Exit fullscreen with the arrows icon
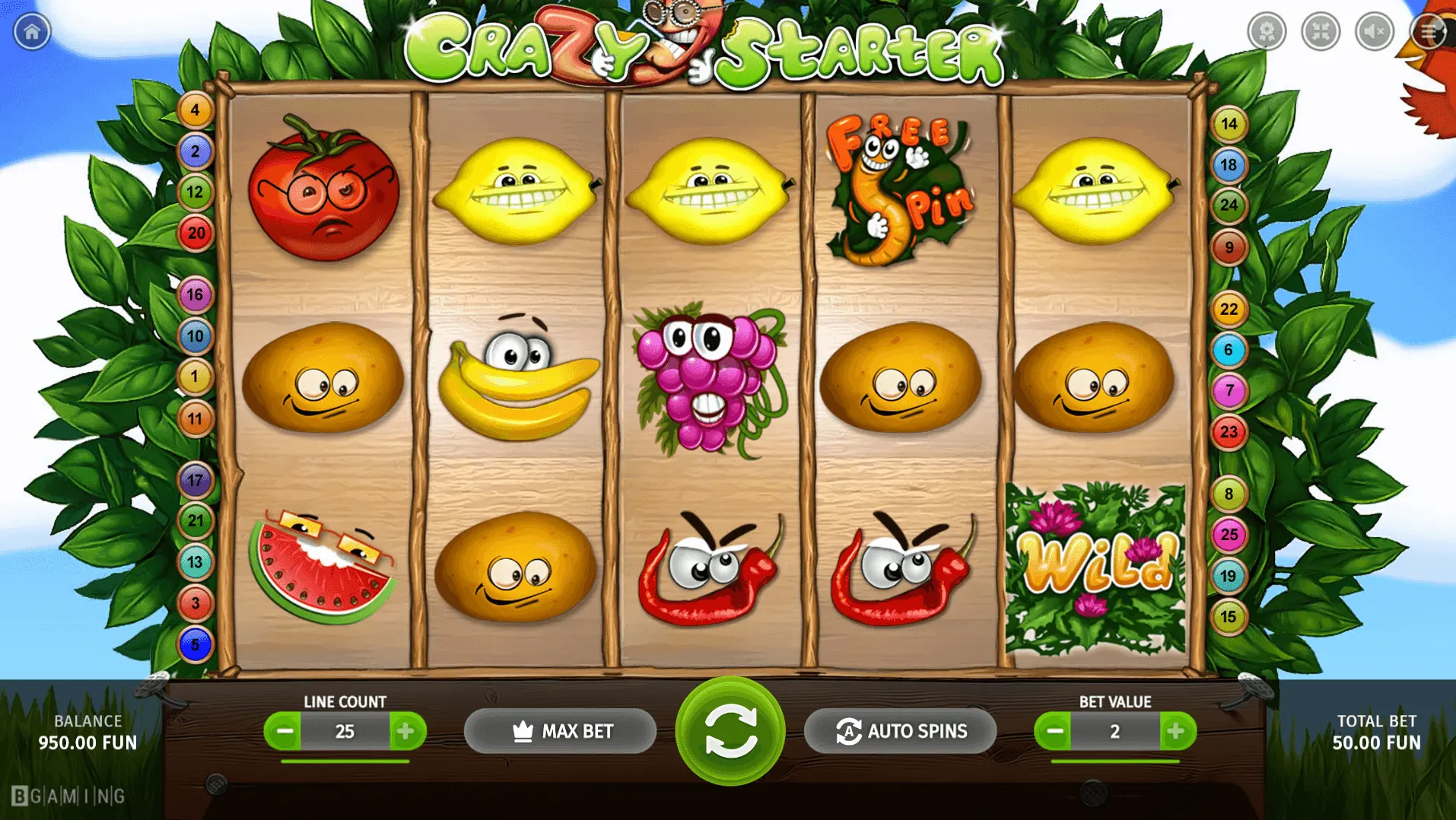The height and width of the screenshot is (820, 1456). click(1321, 31)
